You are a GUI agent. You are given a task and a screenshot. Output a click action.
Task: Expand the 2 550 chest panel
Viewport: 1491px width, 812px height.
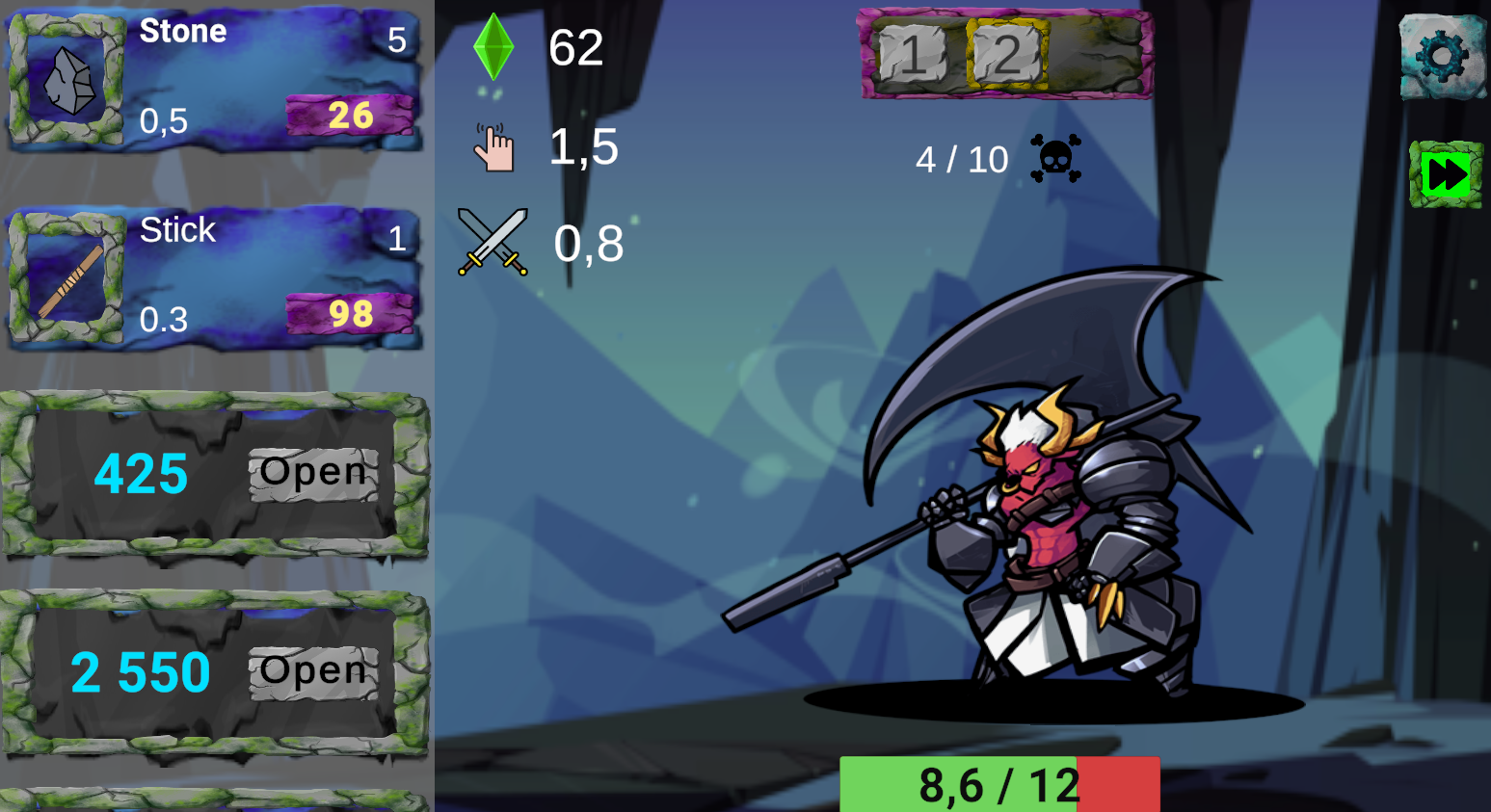145,671
